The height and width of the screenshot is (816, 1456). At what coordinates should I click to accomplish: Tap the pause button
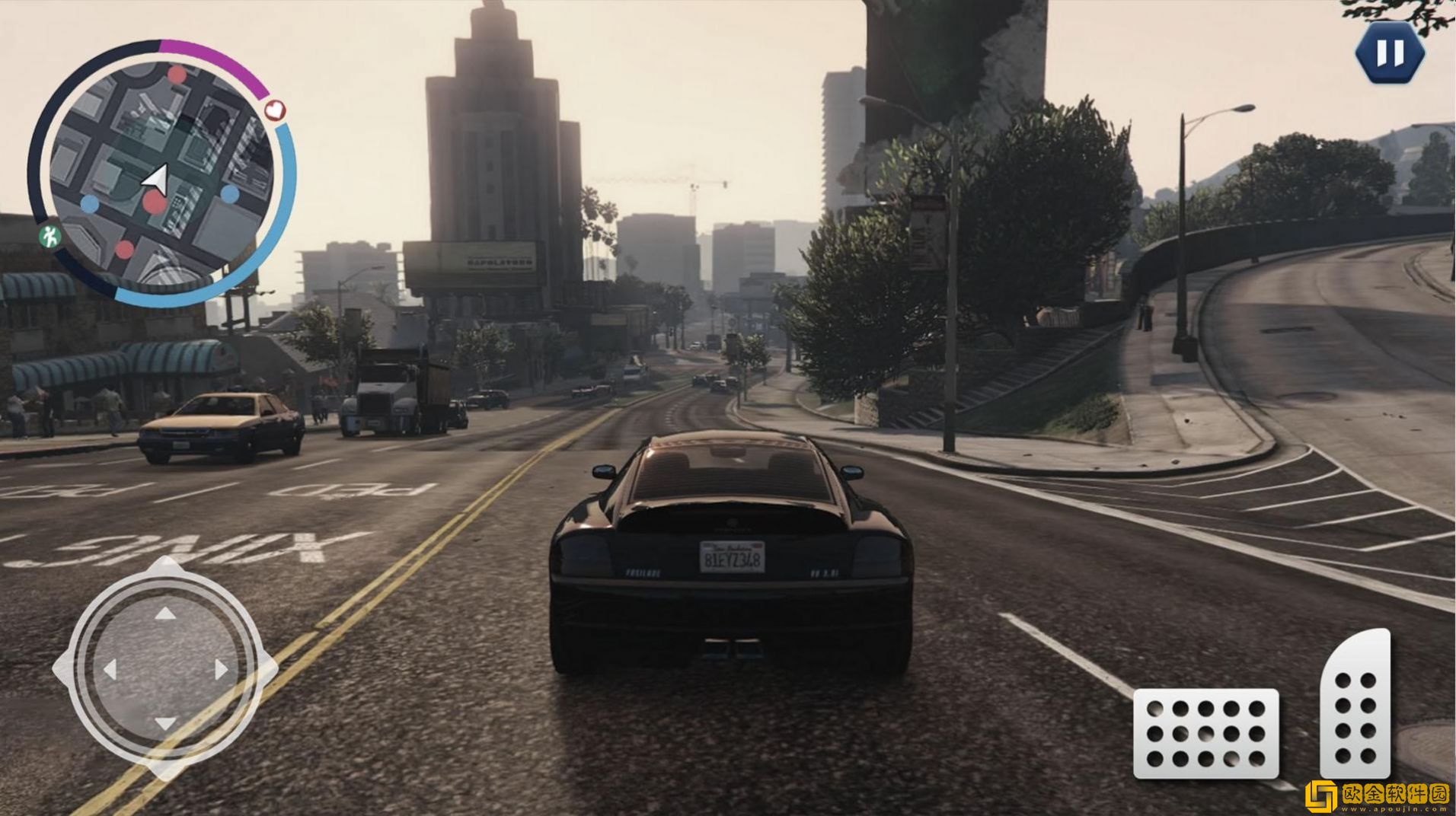point(1390,53)
